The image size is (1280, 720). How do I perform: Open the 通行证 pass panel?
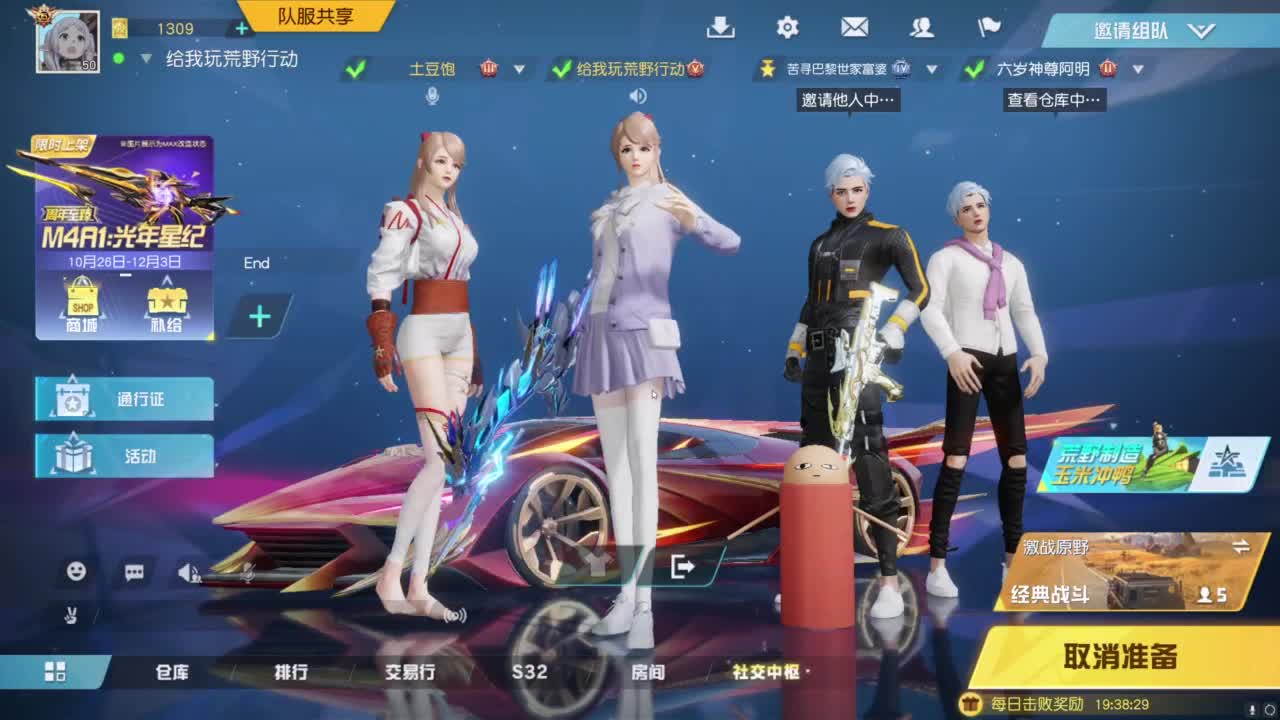(124, 397)
